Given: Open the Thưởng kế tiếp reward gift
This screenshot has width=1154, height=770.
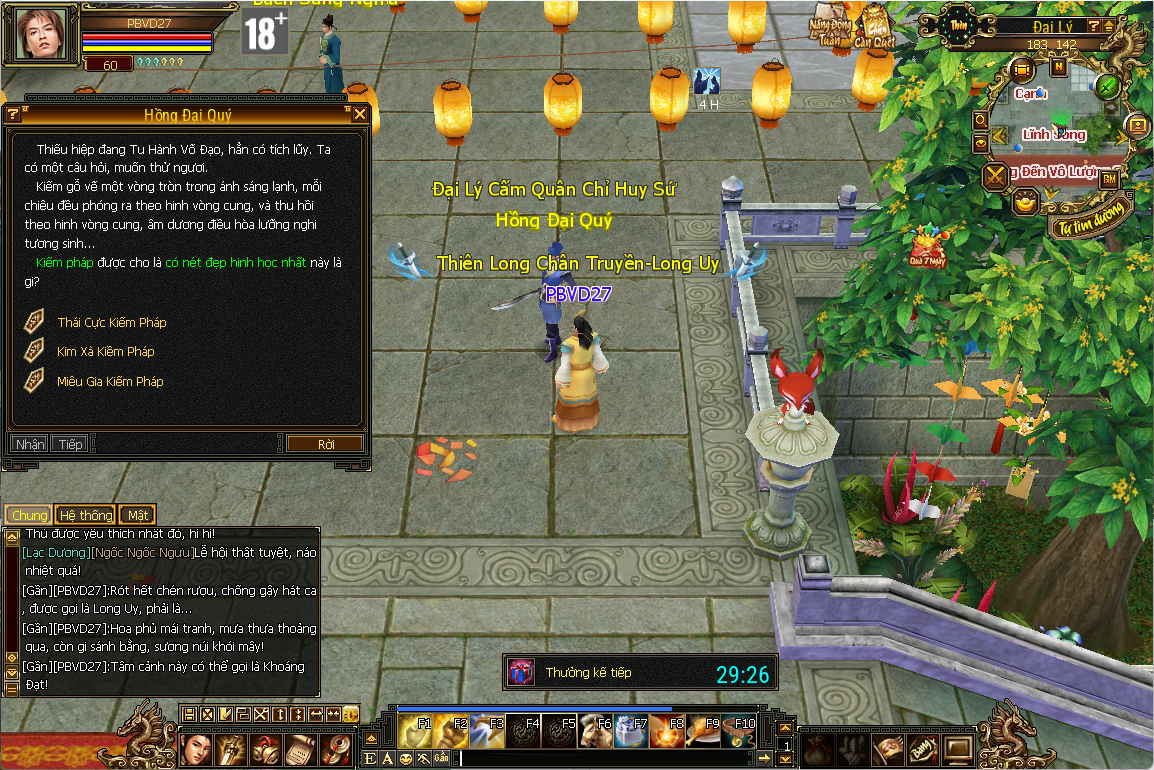Looking at the screenshot, I should [521, 673].
